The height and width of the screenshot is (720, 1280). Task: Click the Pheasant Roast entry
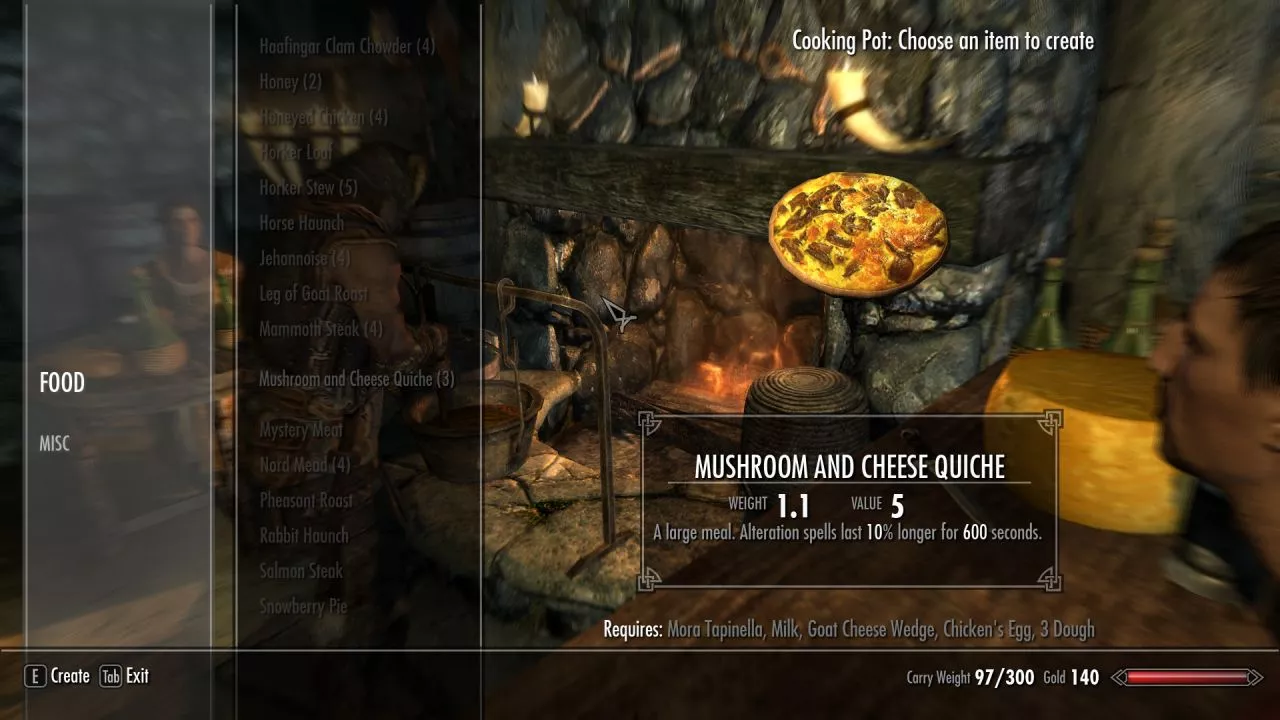(306, 500)
